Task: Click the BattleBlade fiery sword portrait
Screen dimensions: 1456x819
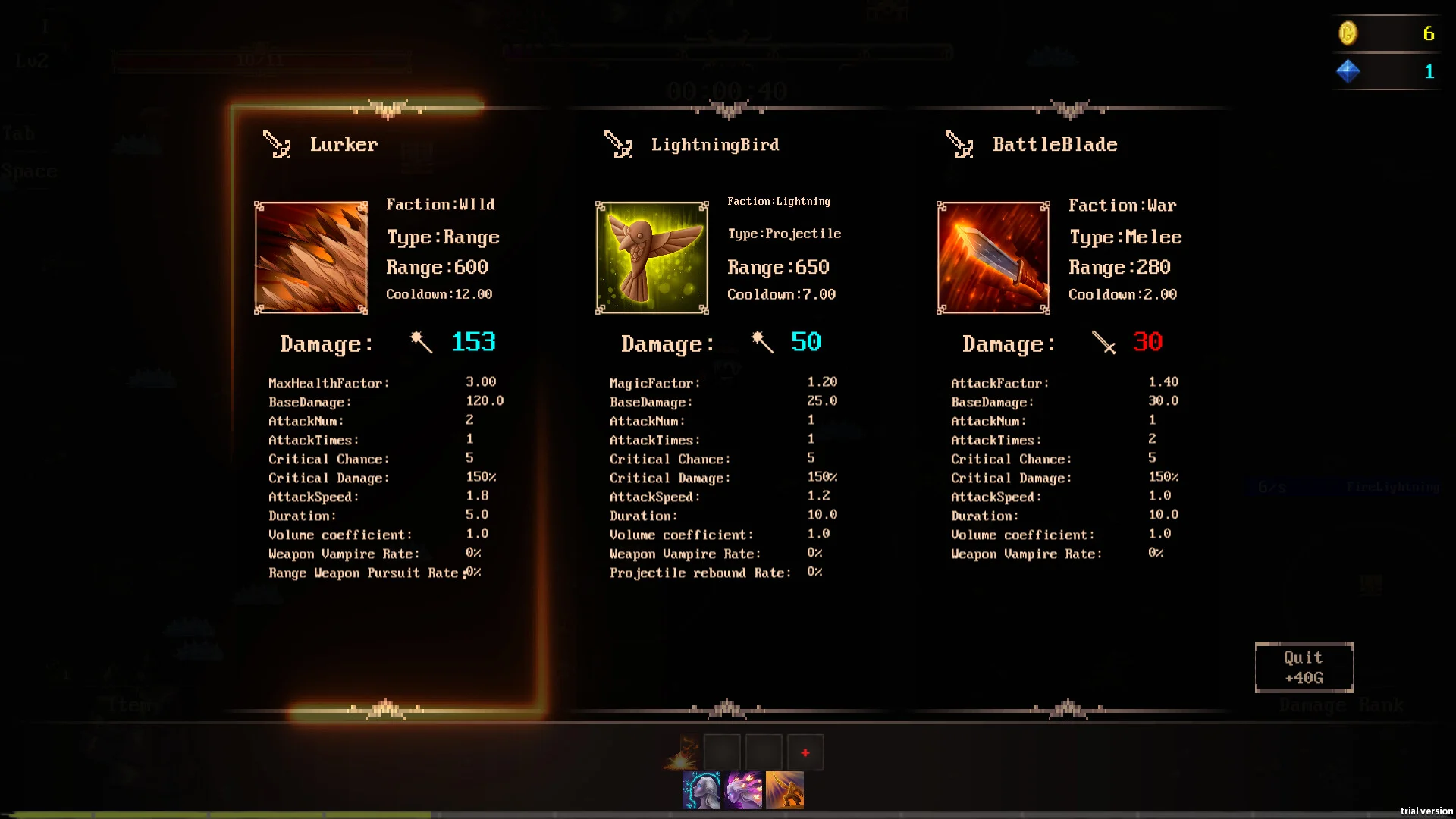Action: tap(993, 258)
